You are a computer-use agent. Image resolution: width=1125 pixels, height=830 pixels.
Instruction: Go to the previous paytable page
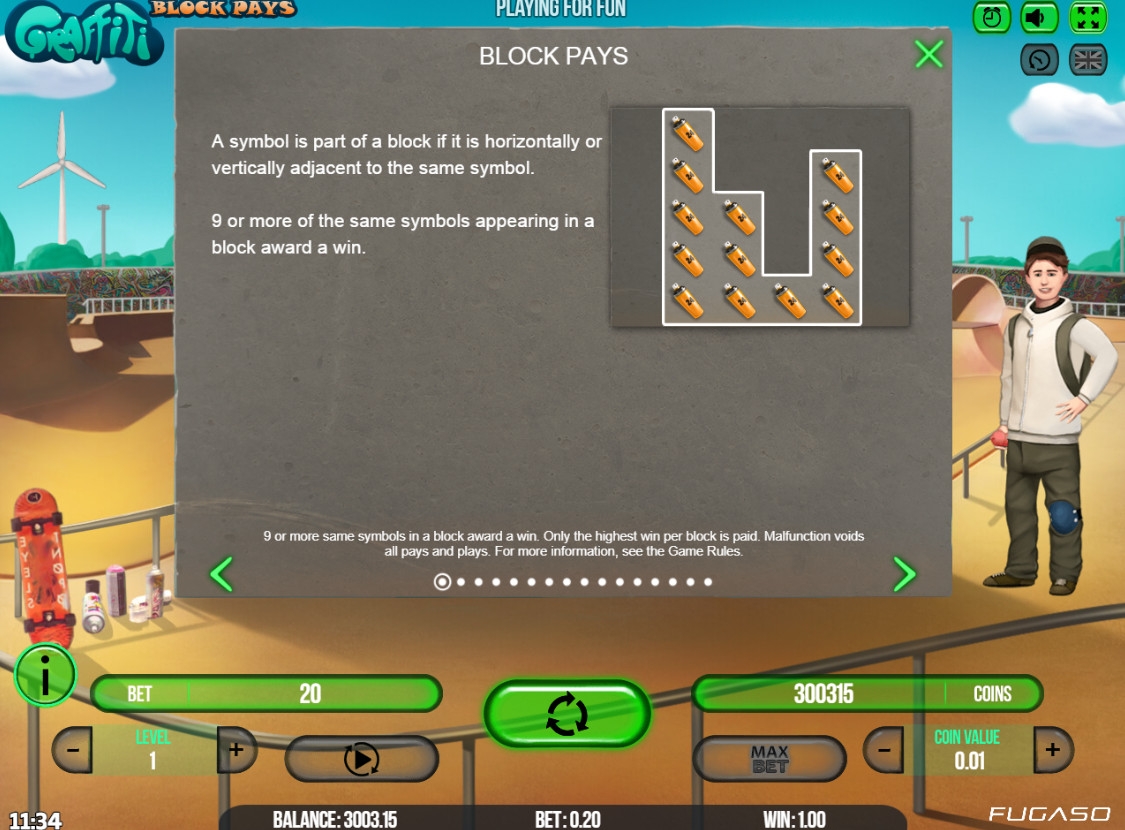pyautogui.click(x=221, y=574)
